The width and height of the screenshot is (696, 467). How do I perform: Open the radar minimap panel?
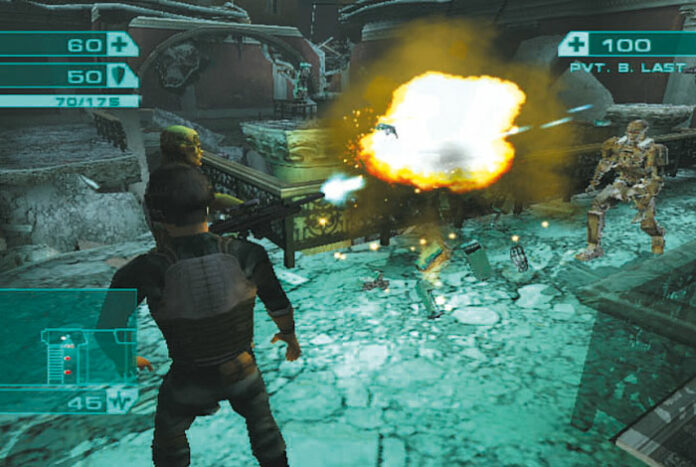66,338
